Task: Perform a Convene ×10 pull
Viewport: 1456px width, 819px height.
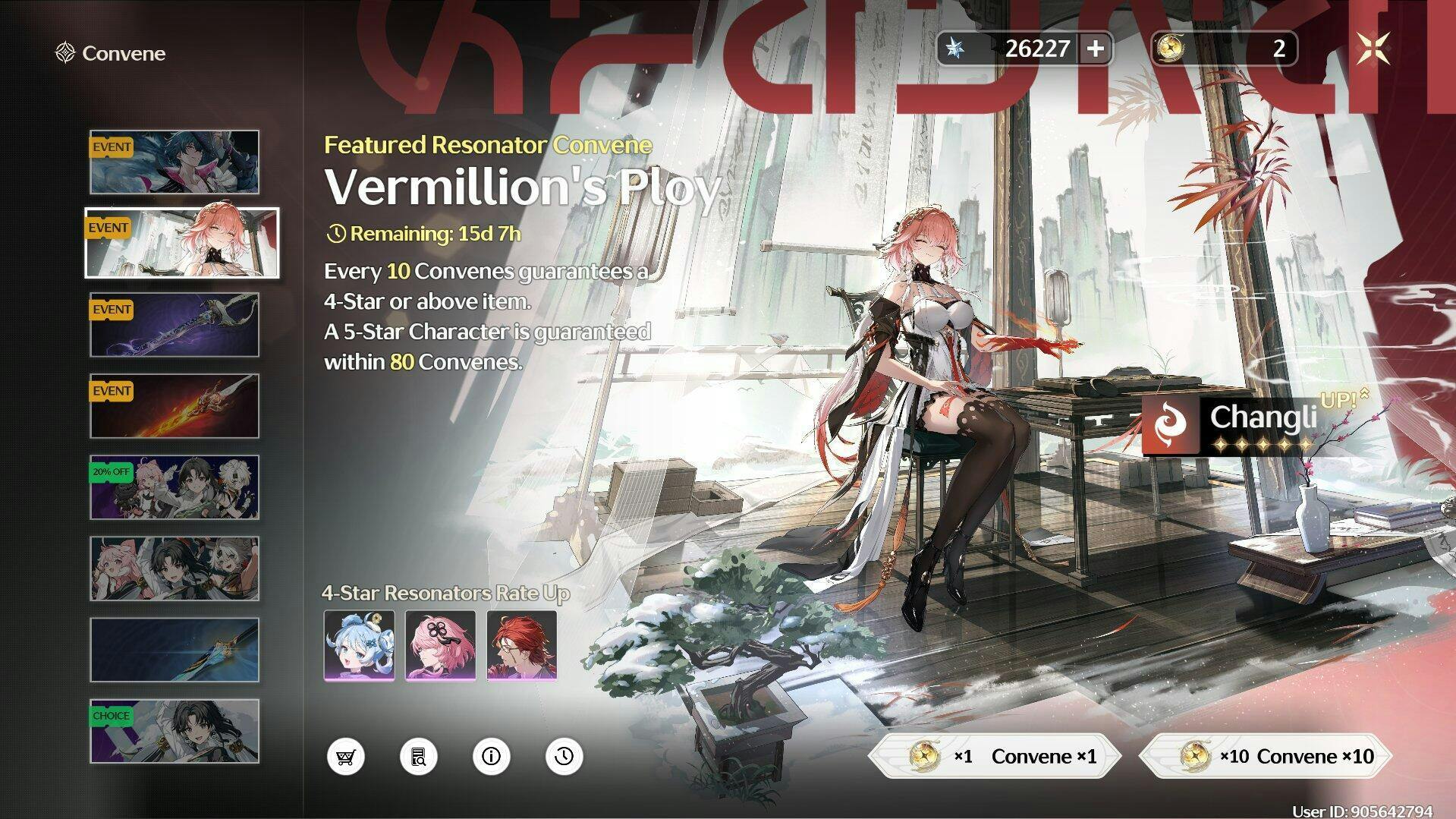Action: pyautogui.click(x=1266, y=756)
